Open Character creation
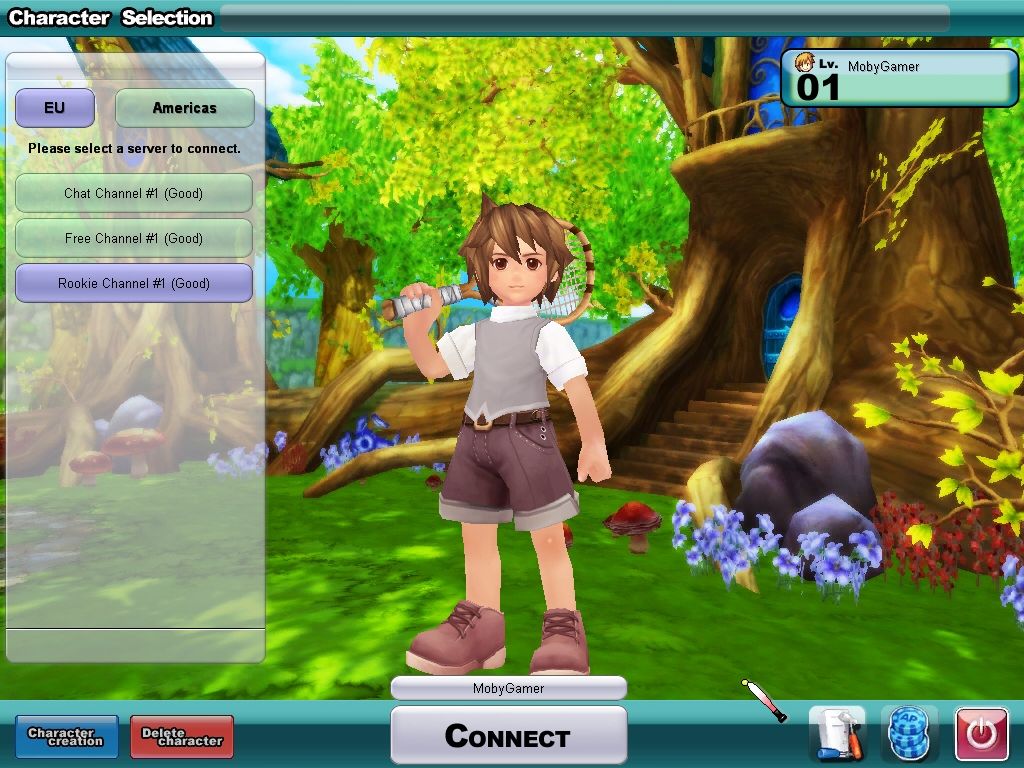This screenshot has width=1024, height=768. pyautogui.click(x=66, y=737)
